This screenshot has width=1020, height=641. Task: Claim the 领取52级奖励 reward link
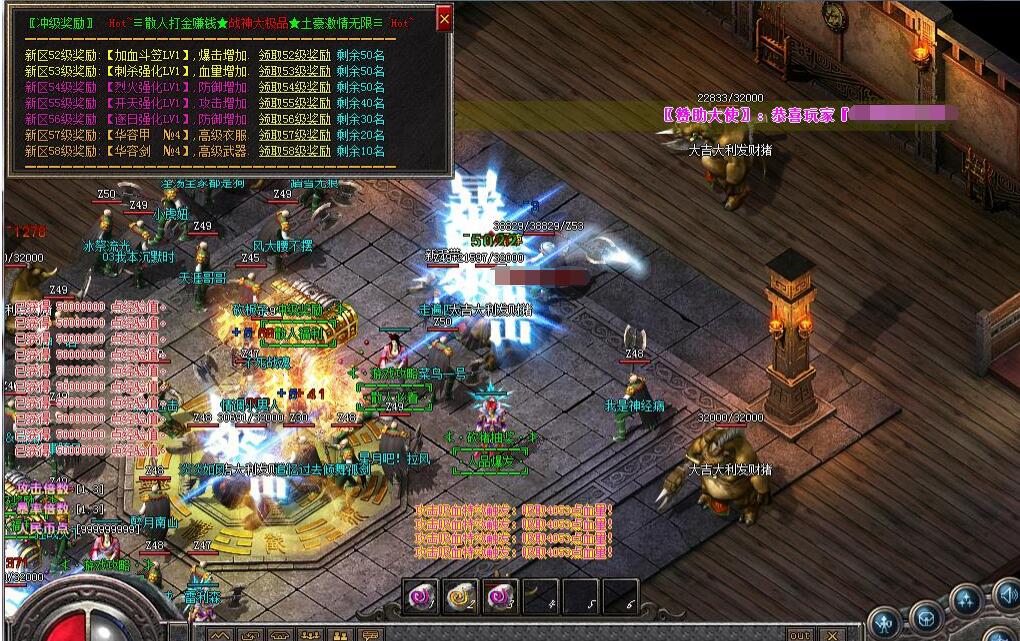pos(294,56)
